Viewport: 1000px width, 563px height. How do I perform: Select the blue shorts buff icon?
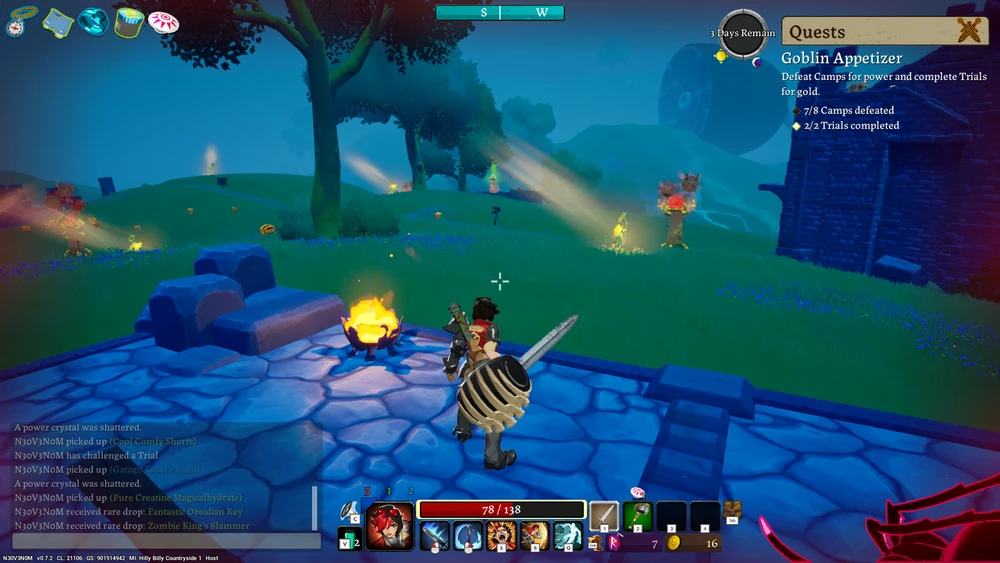[x=58, y=21]
